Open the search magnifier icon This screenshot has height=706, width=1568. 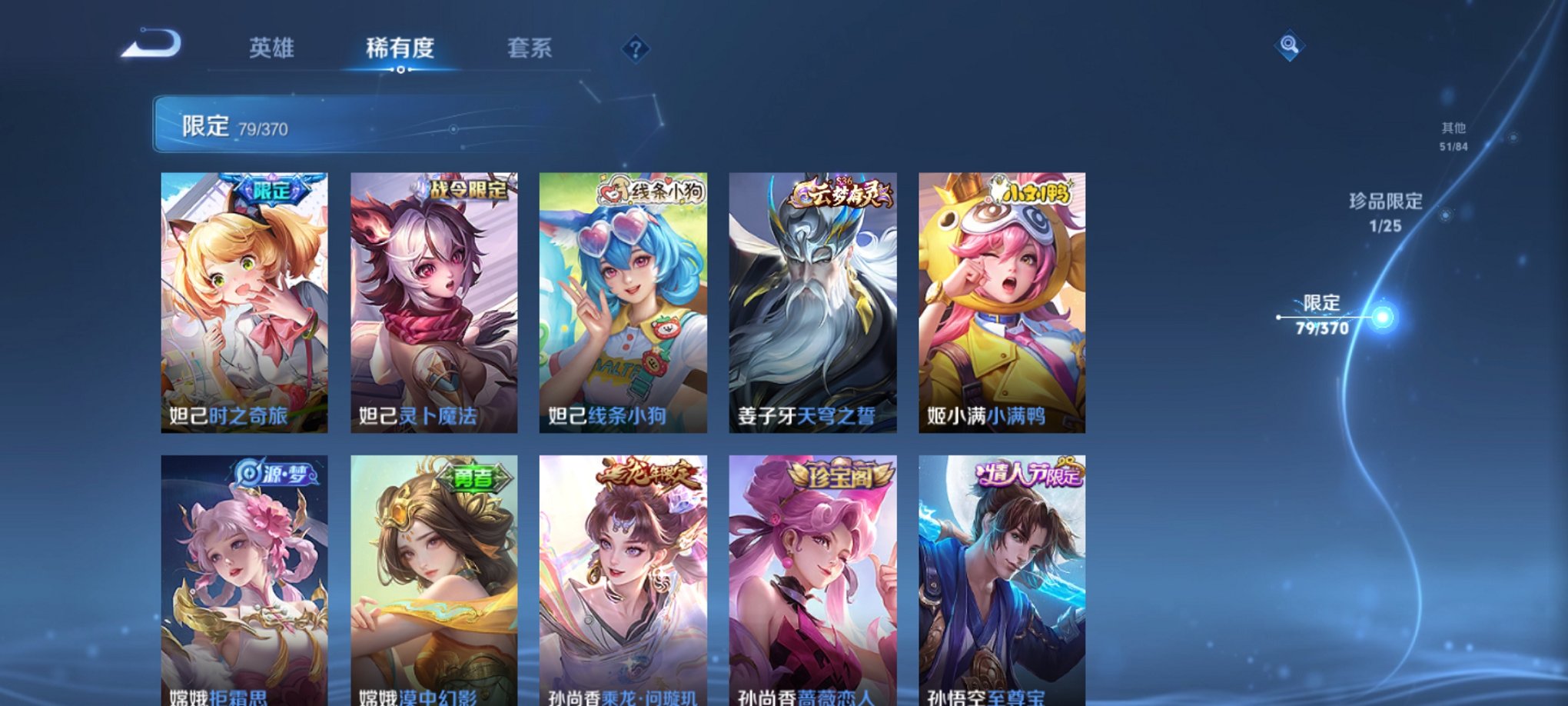(1291, 46)
